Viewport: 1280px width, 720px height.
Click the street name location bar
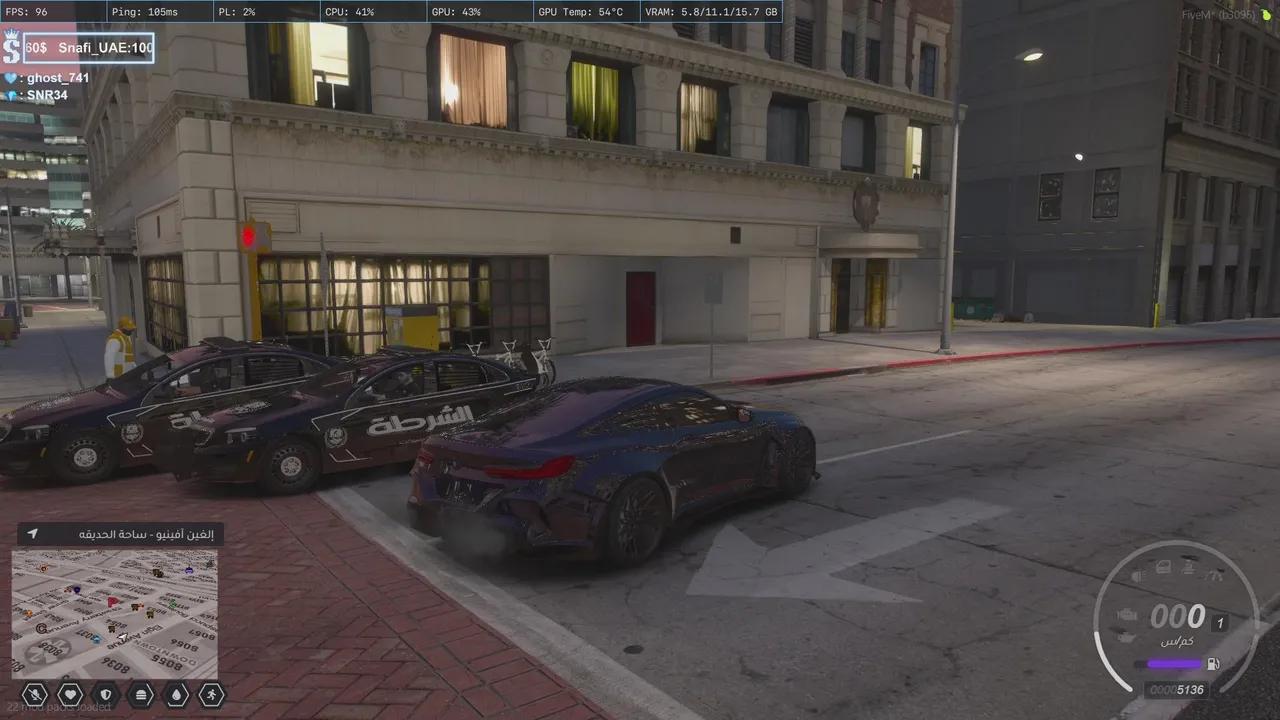tap(119, 534)
